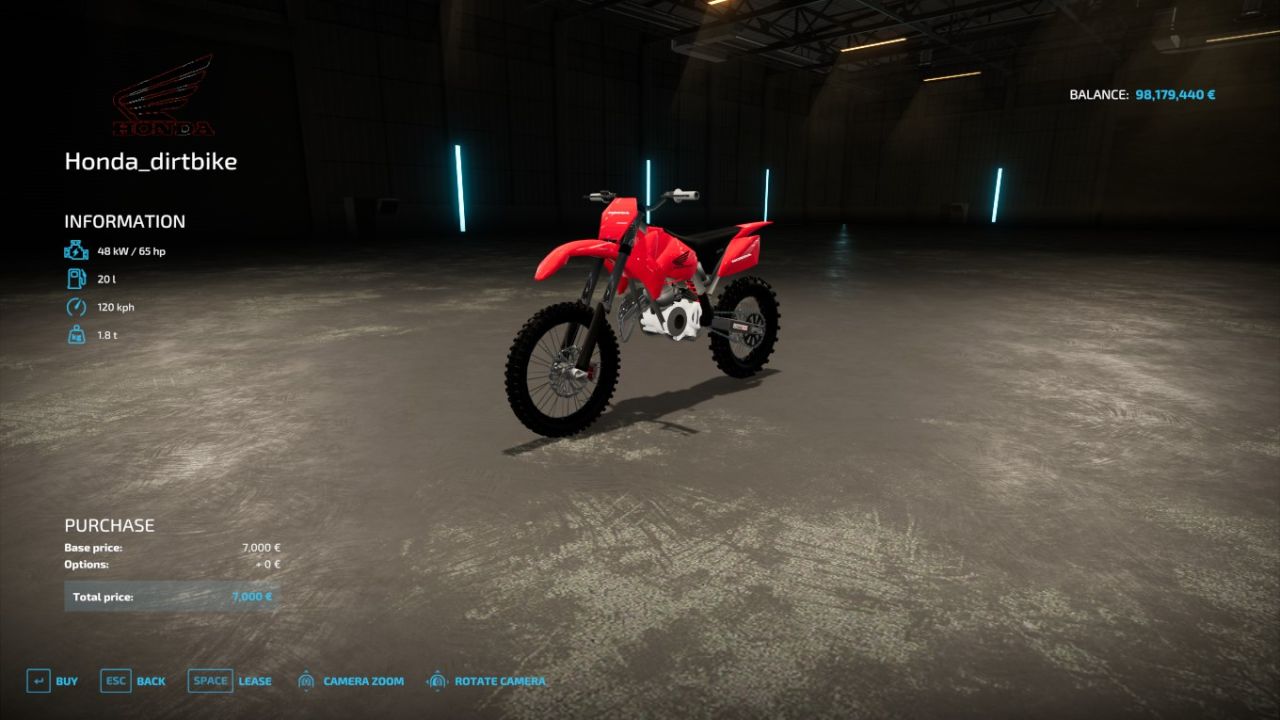The width and height of the screenshot is (1280, 720).
Task: Choose LEASE for the dirtbike
Action: pyautogui.click(x=254, y=681)
